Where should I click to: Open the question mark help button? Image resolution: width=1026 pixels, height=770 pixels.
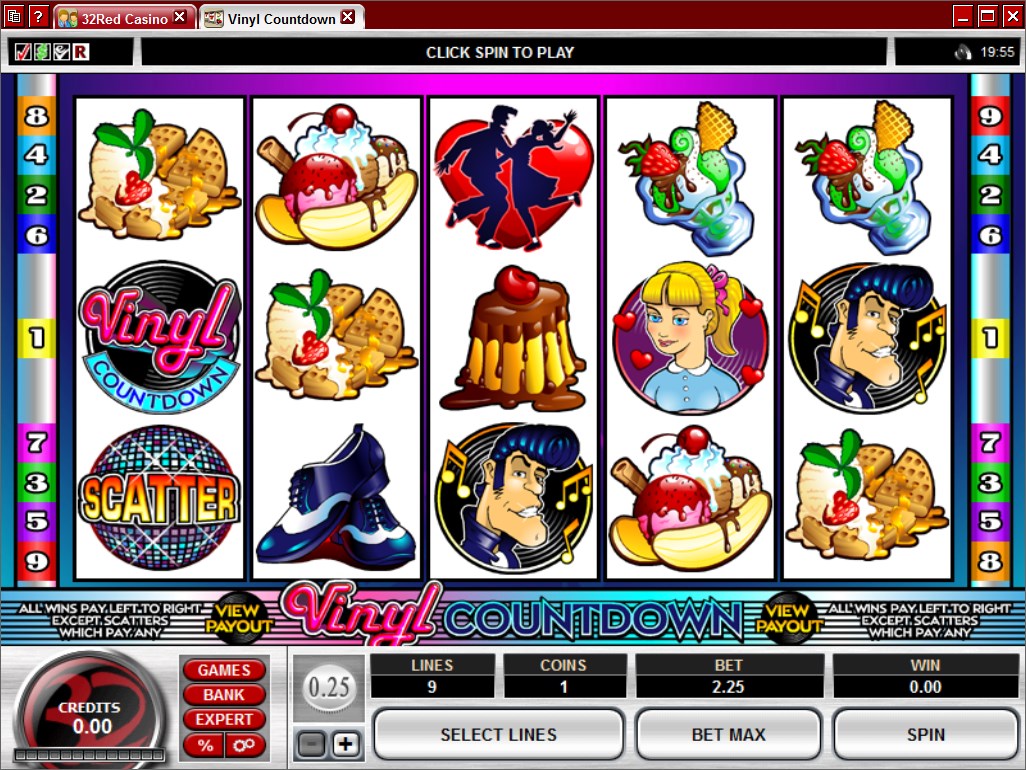(x=38, y=16)
